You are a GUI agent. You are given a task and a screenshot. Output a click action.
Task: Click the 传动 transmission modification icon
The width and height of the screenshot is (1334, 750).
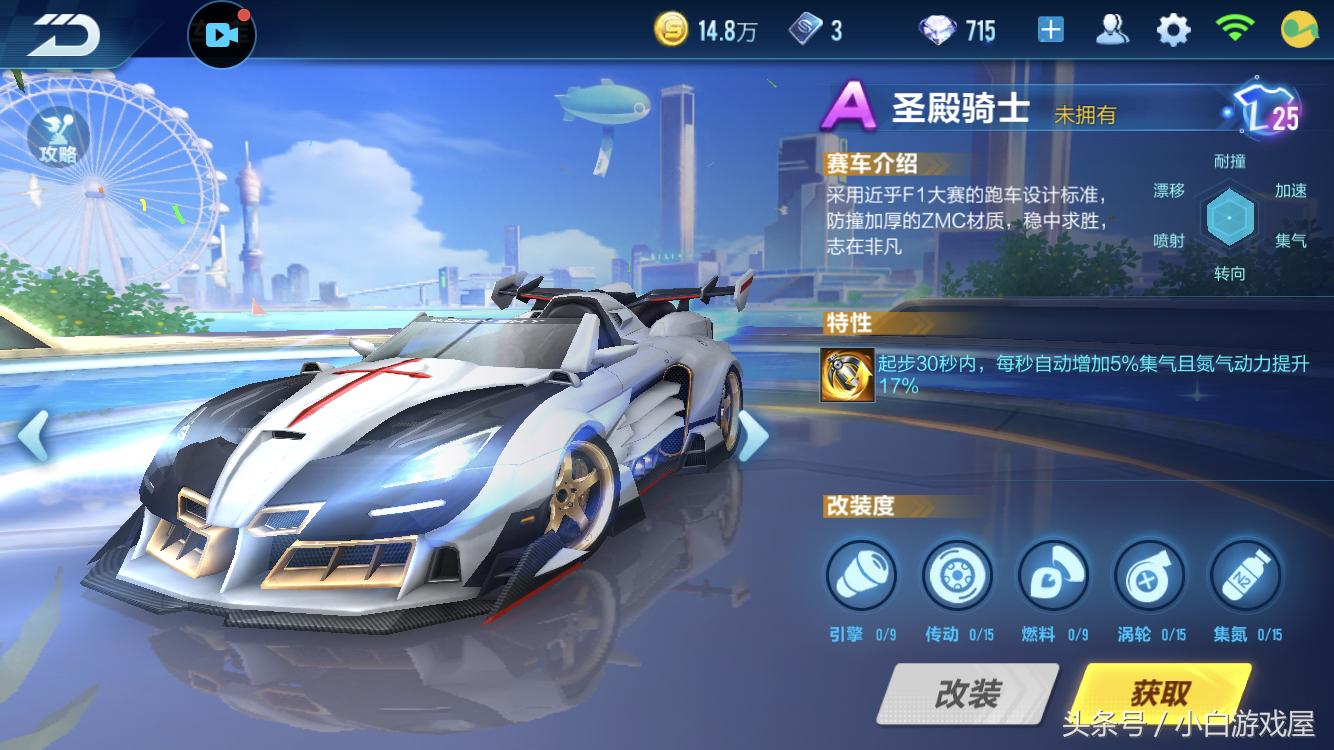click(x=958, y=575)
